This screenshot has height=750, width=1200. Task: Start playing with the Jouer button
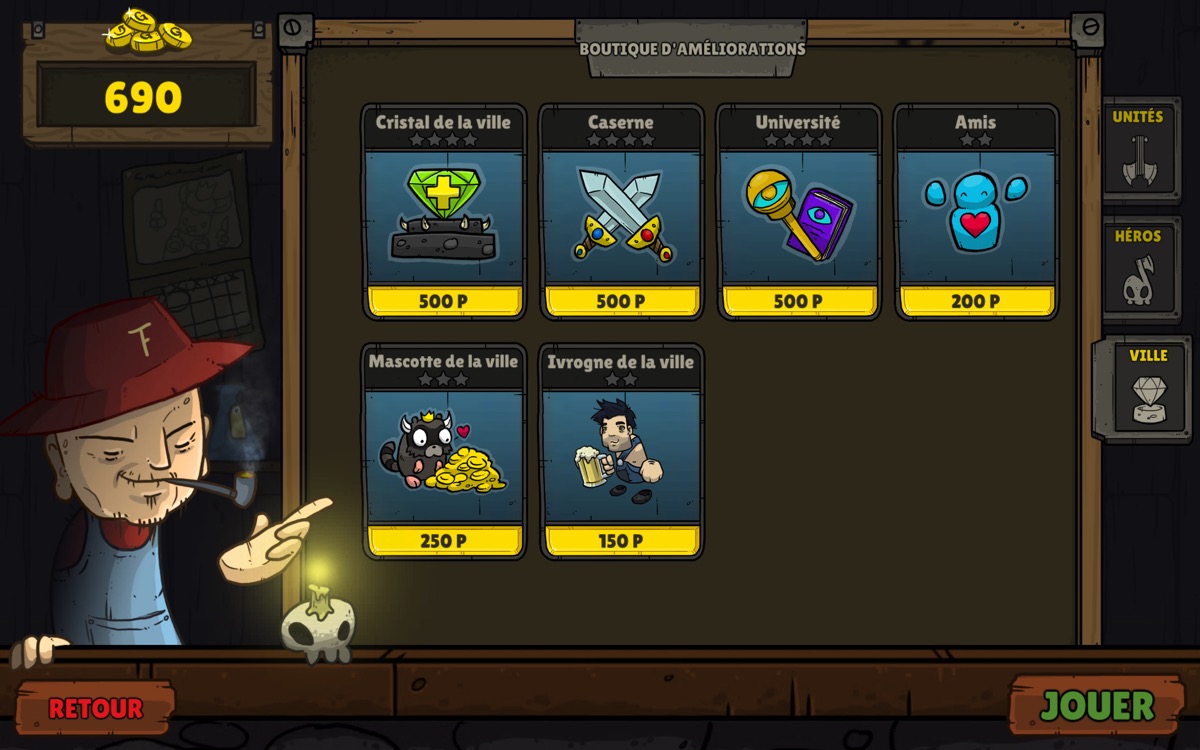click(x=1097, y=706)
